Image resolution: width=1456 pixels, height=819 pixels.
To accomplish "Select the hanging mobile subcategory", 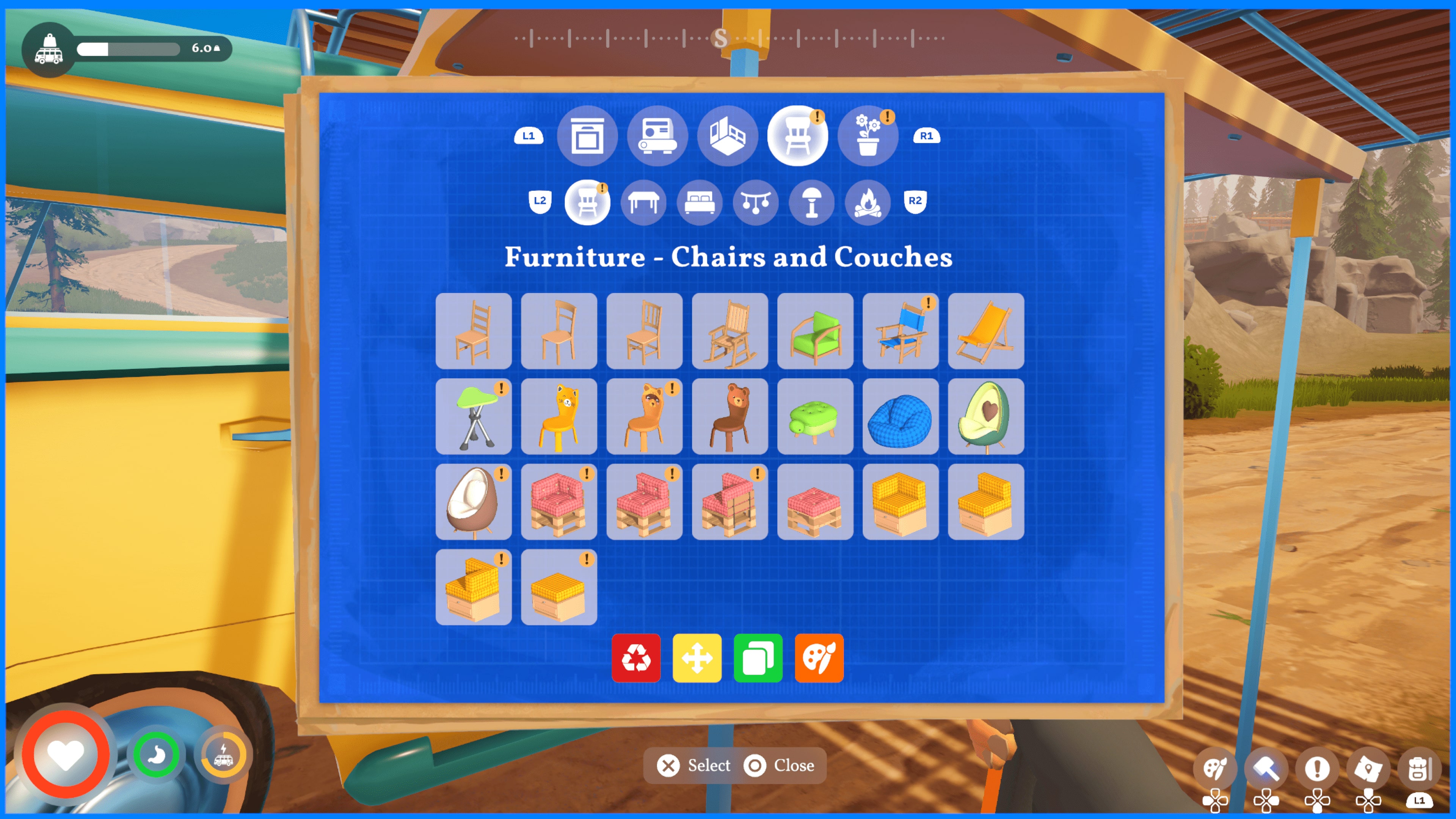I will tap(756, 203).
